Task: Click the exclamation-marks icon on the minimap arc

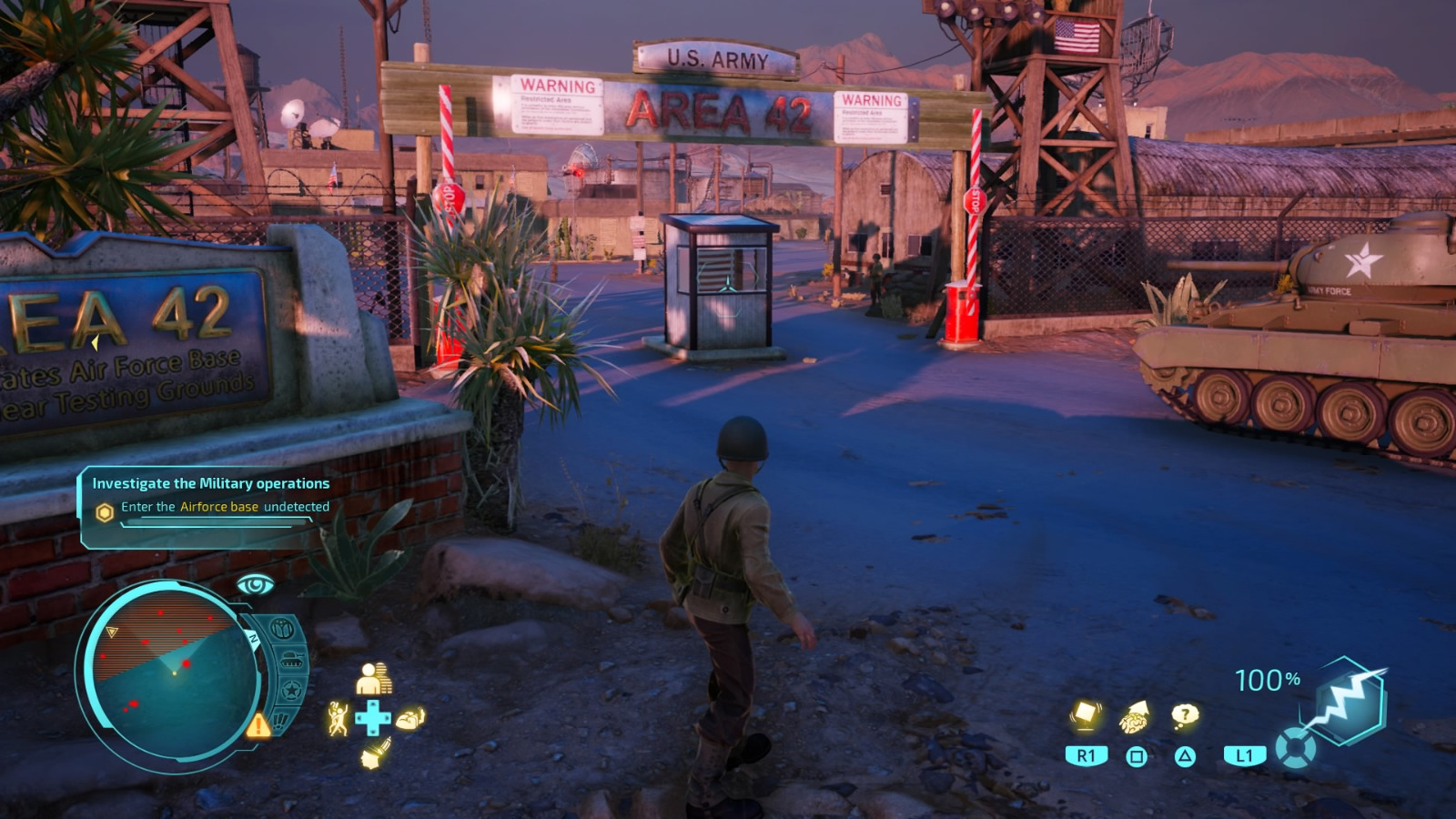Action: (x=278, y=721)
